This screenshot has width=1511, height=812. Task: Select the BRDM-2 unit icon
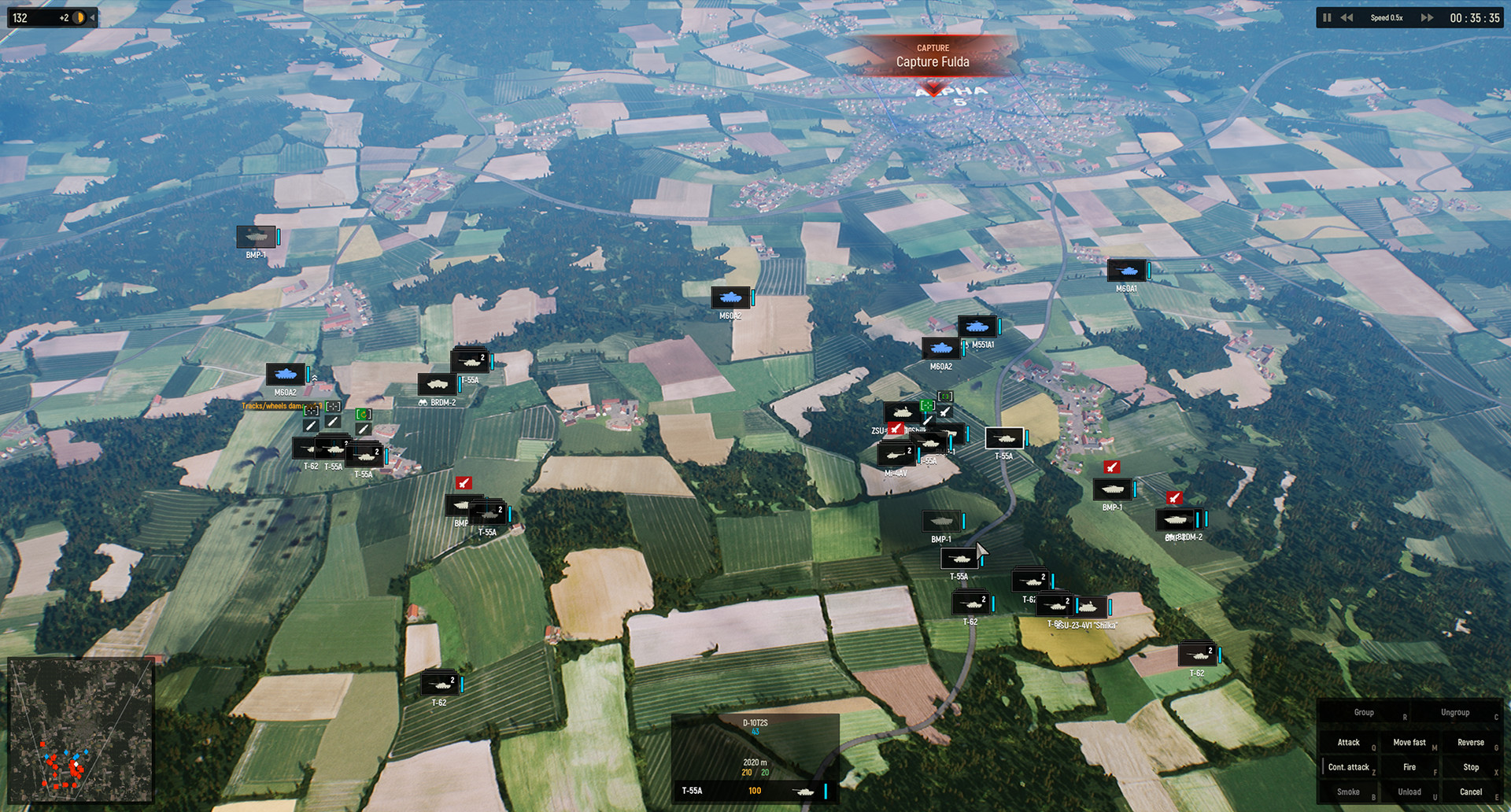point(435,385)
